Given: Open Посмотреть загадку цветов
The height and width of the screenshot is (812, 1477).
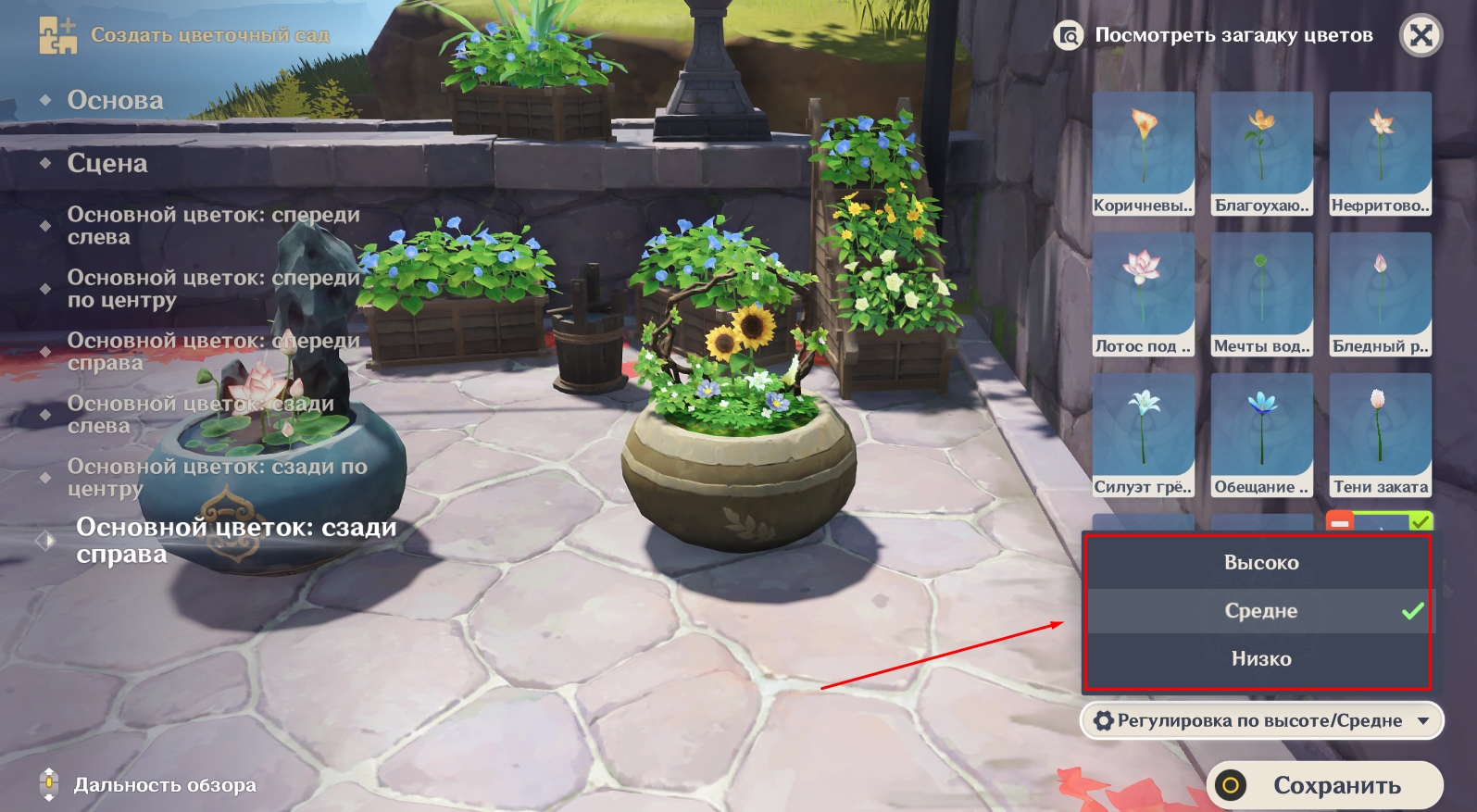Looking at the screenshot, I should (x=1214, y=36).
